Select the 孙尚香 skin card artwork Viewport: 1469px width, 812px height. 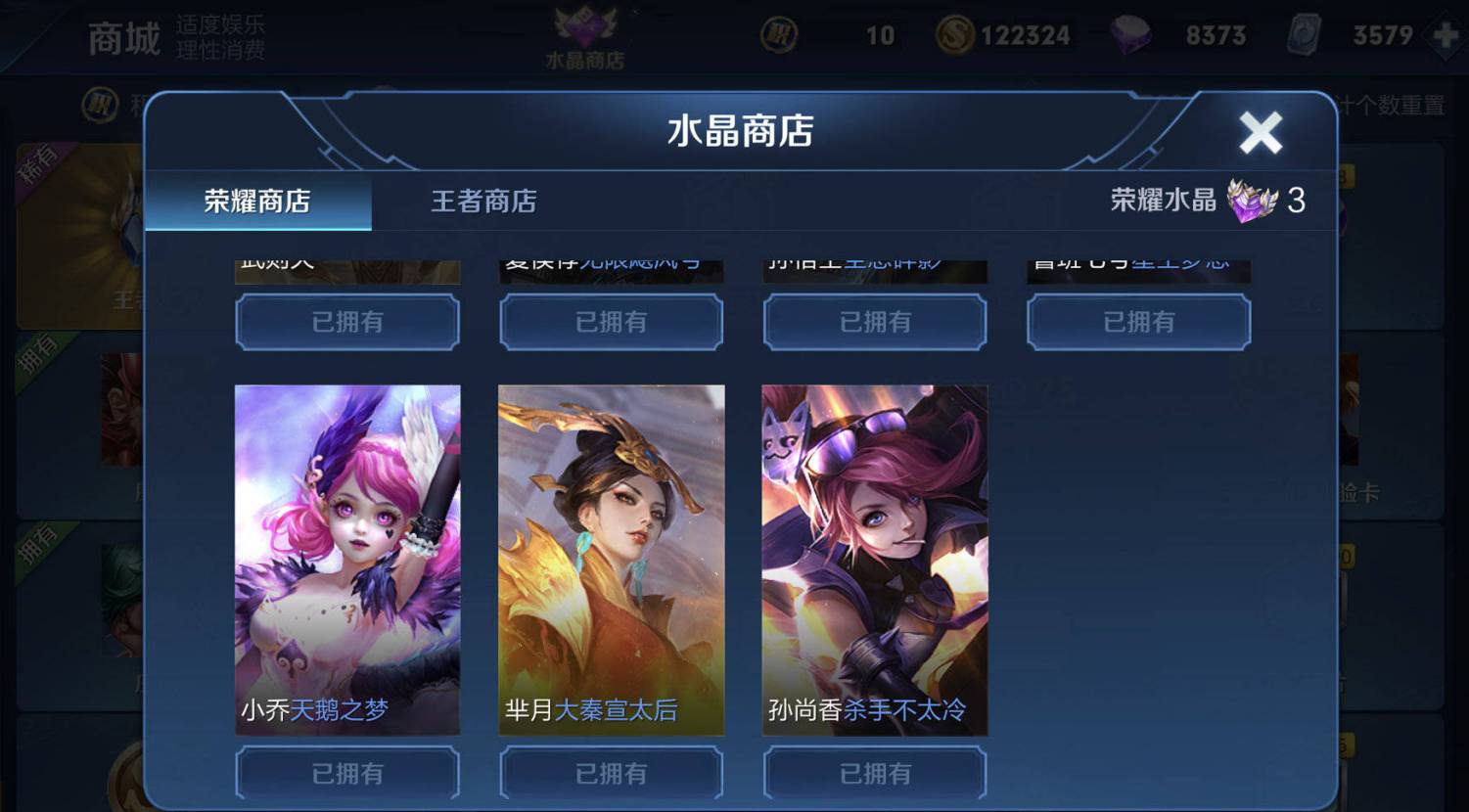pos(874,558)
